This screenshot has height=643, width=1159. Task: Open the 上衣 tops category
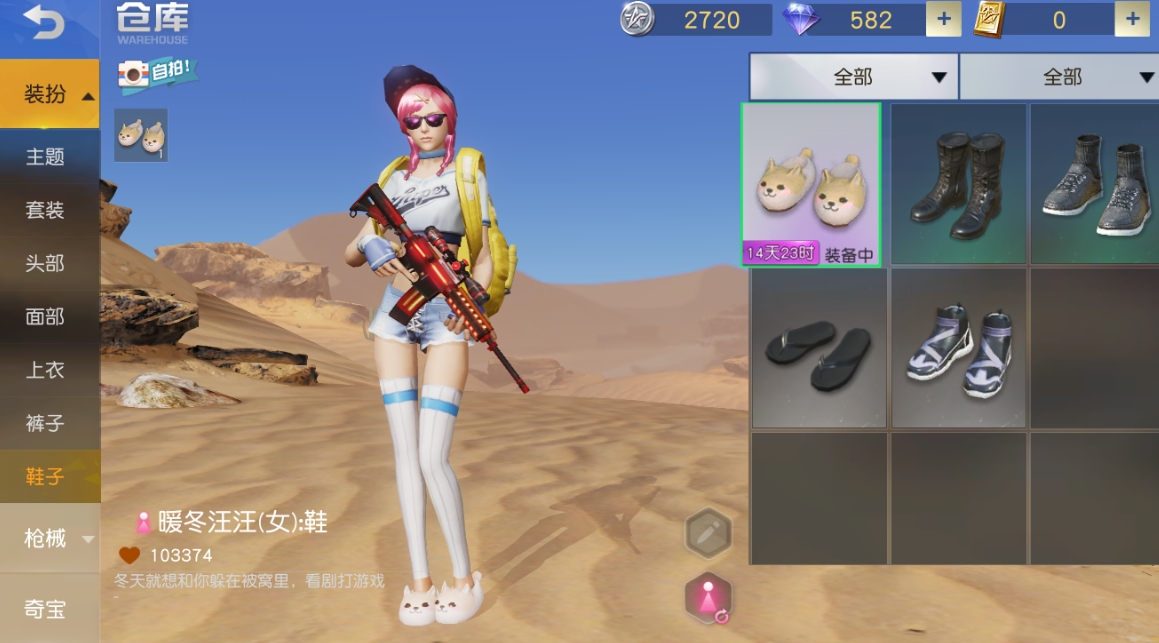45,370
